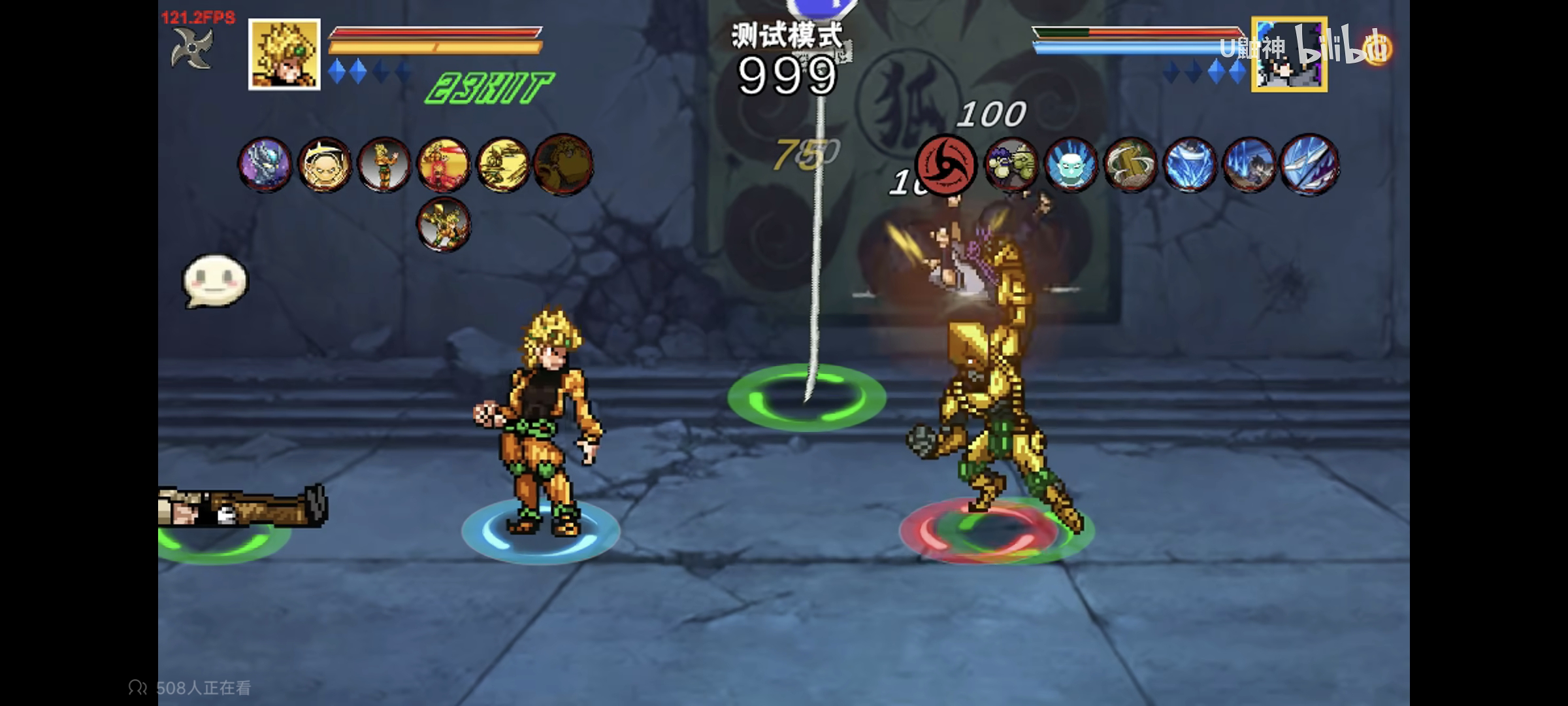Activate the red beam attack skill
The image size is (1568, 706).
(x=444, y=165)
